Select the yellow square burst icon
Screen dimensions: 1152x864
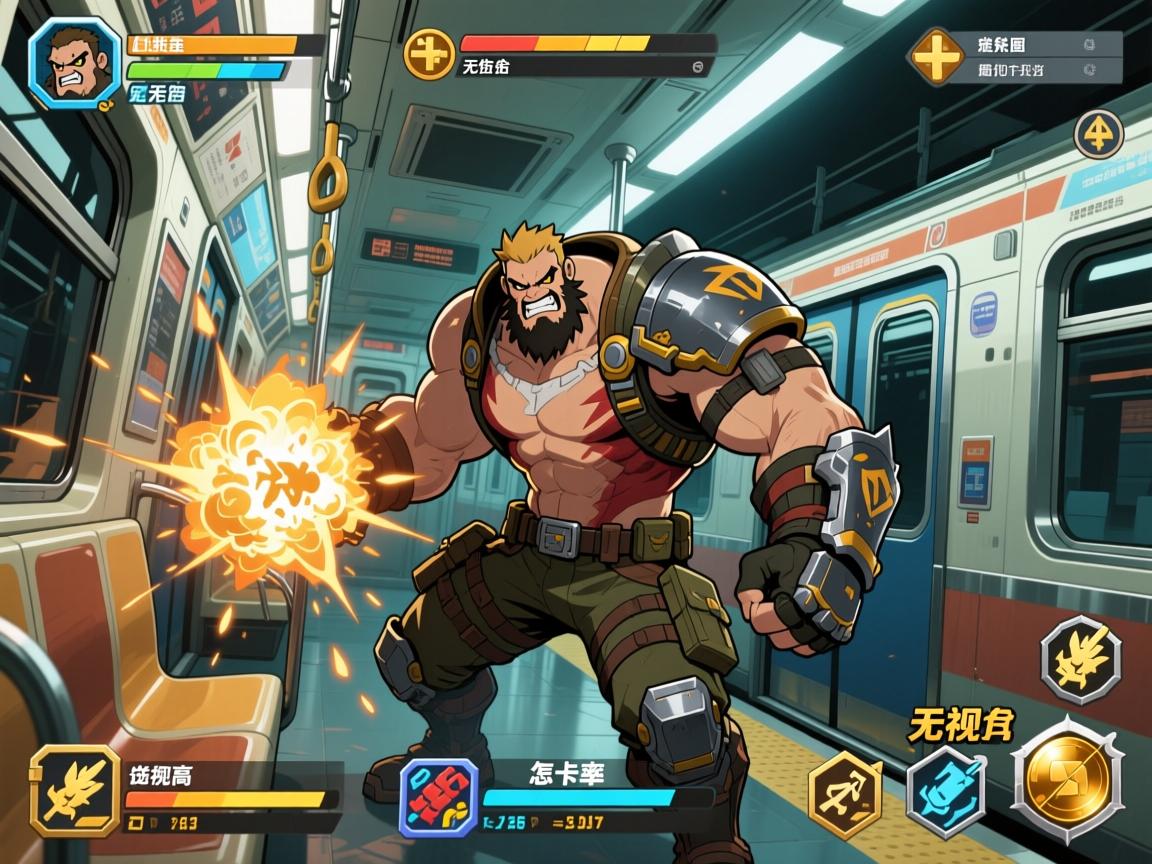click(x=75, y=790)
